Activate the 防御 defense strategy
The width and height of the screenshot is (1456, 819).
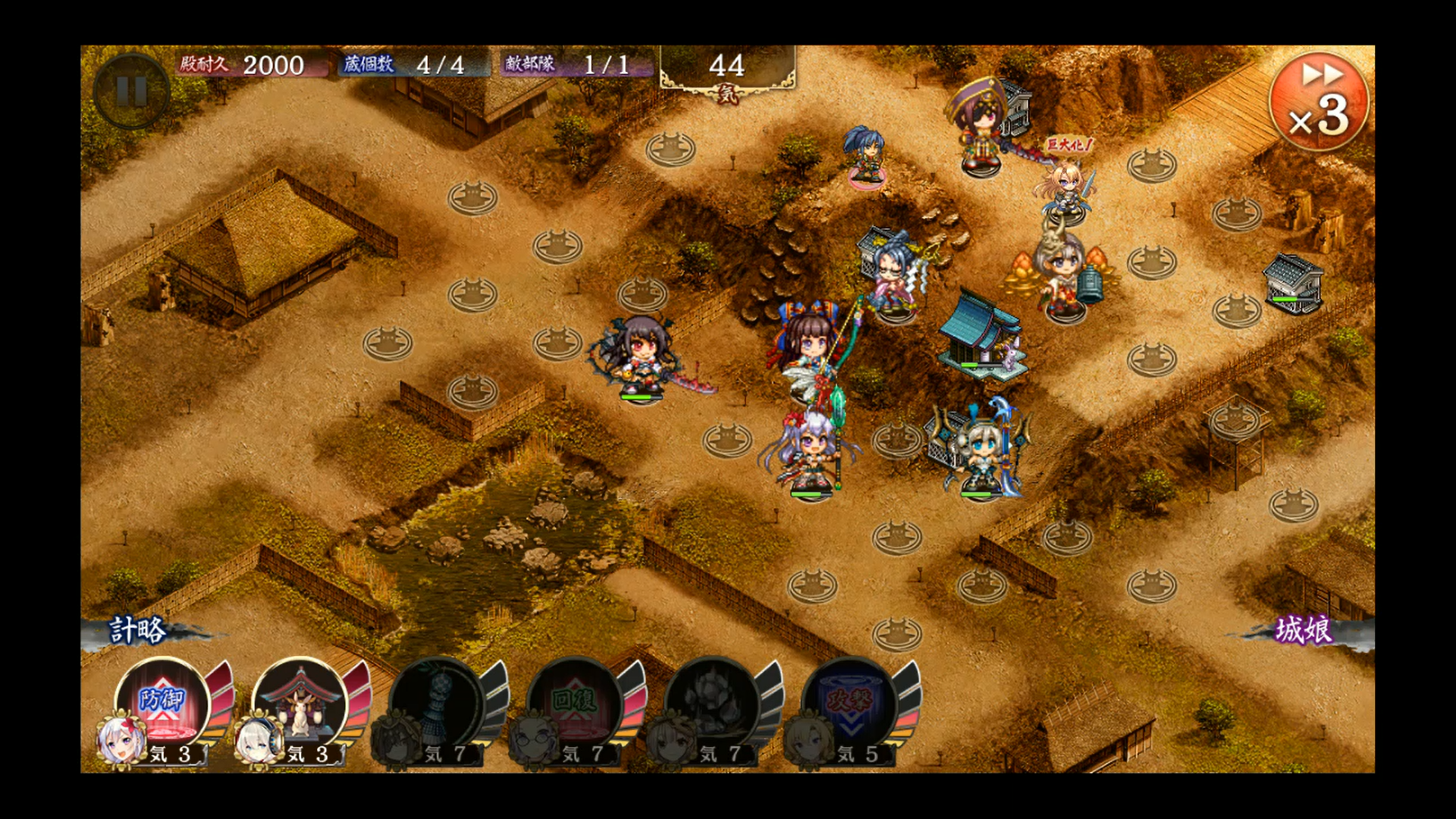(x=163, y=701)
